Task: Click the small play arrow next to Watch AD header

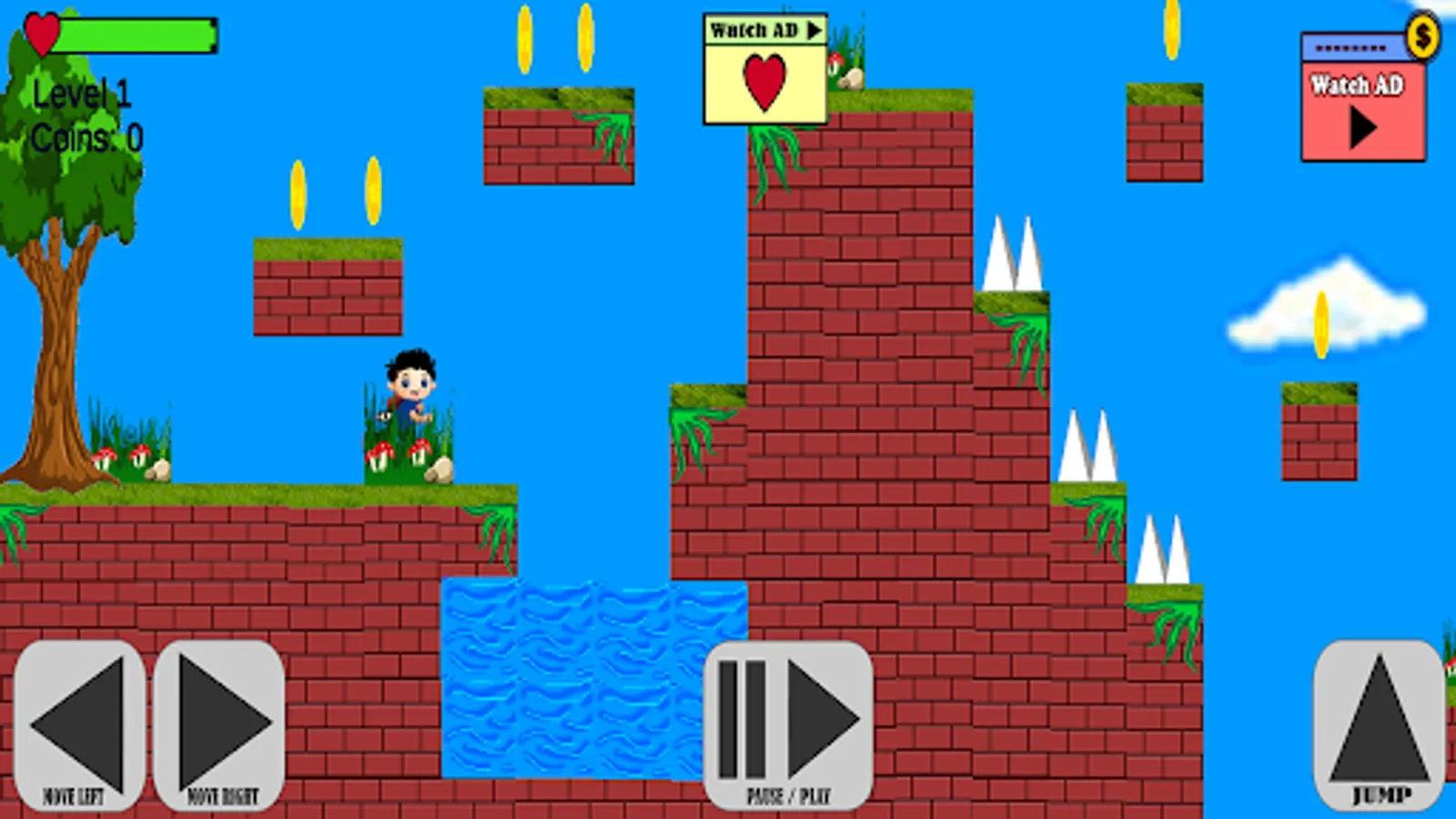Action: pos(814,28)
